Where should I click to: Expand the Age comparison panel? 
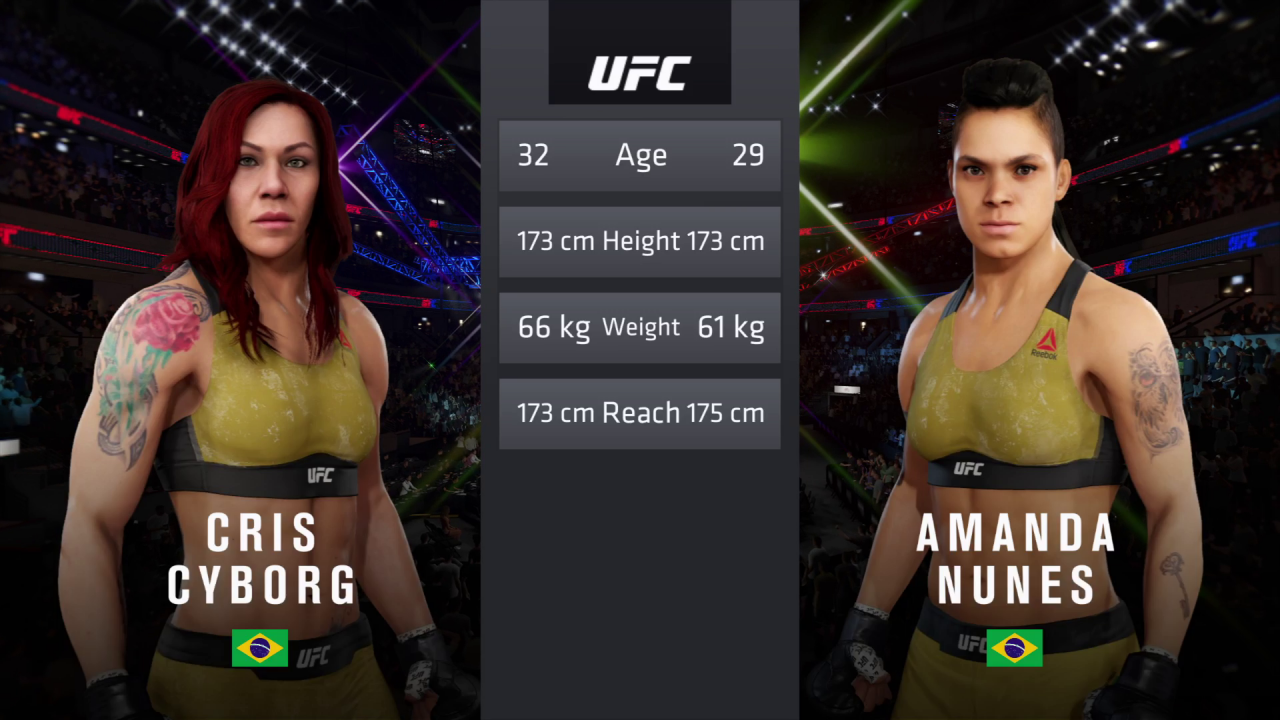pyautogui.click(x=639, y=155)
